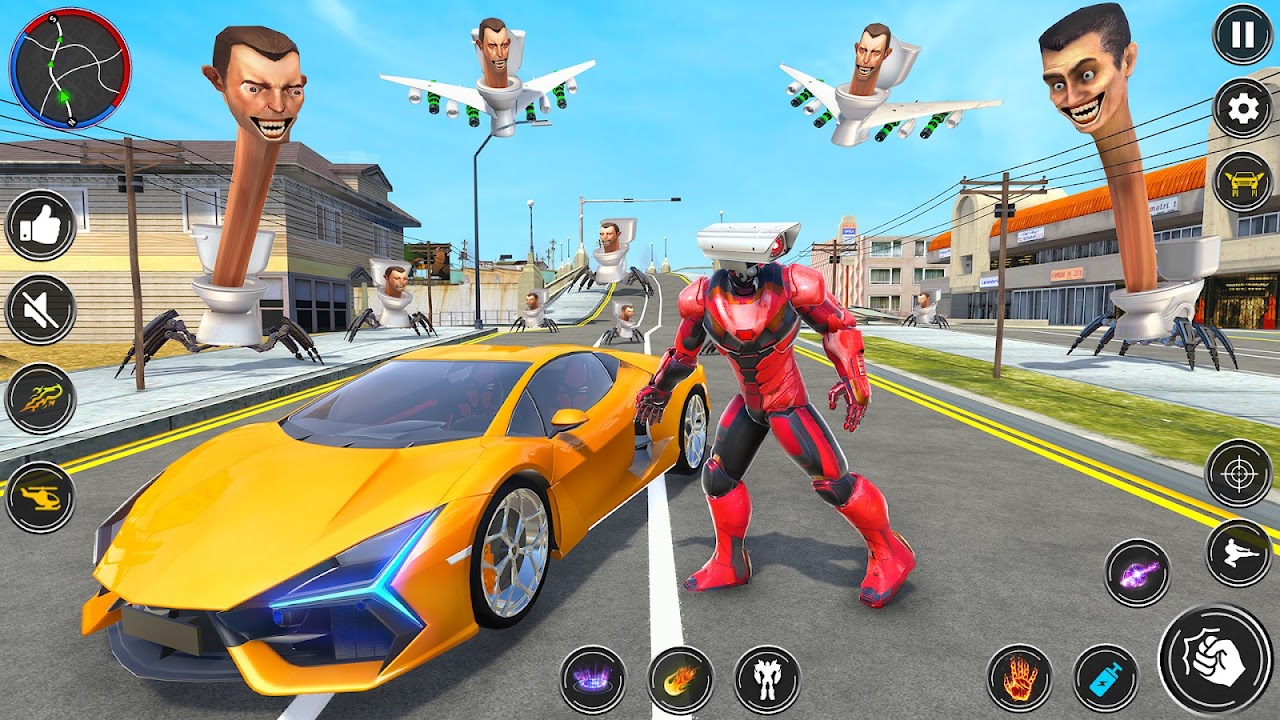
Task: Open the gear settings menu
Action: 1242,108
